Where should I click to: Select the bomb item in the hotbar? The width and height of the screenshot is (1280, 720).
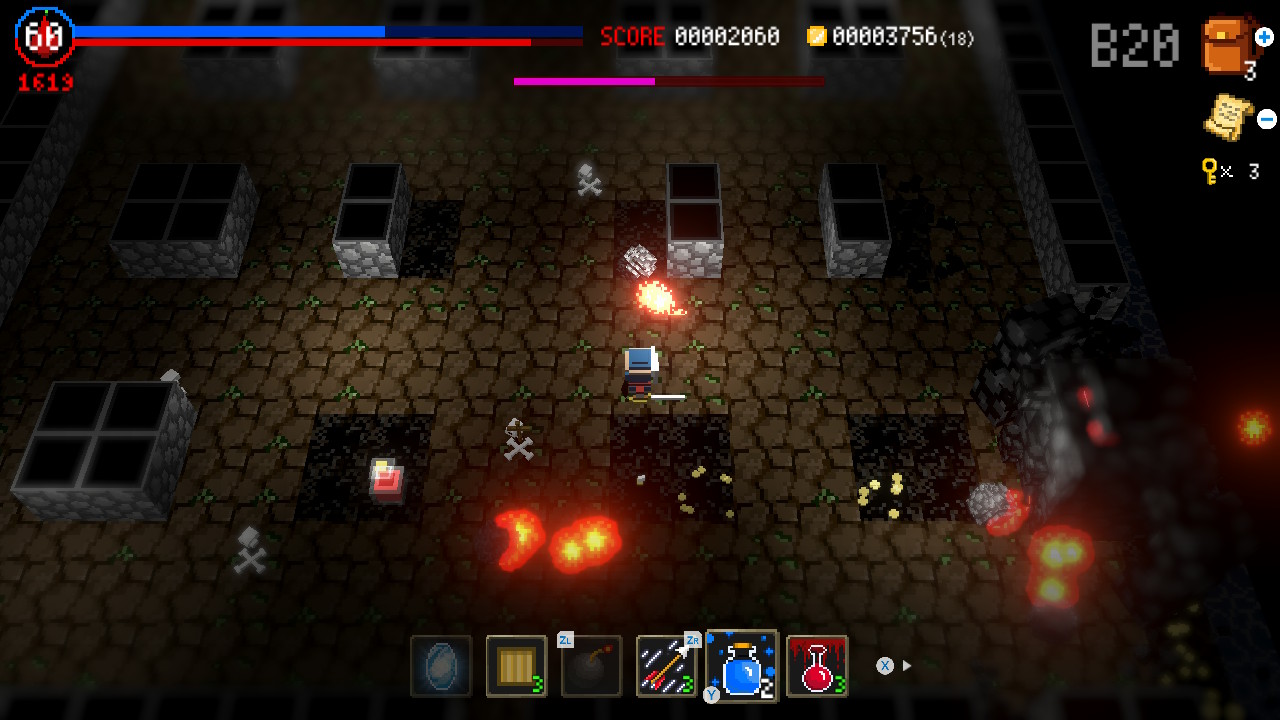[x=591, y=665]
